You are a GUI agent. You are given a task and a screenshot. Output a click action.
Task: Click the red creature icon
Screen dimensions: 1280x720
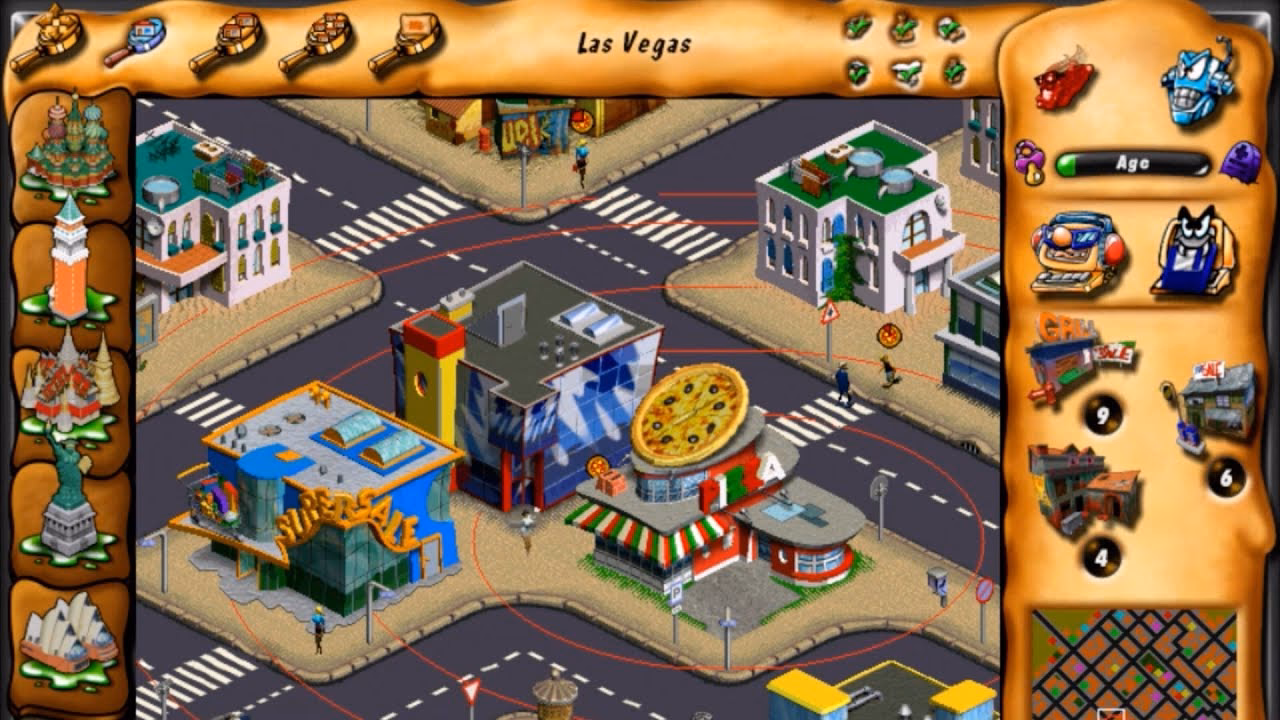pyautogui.click(x=1064, y=80)
